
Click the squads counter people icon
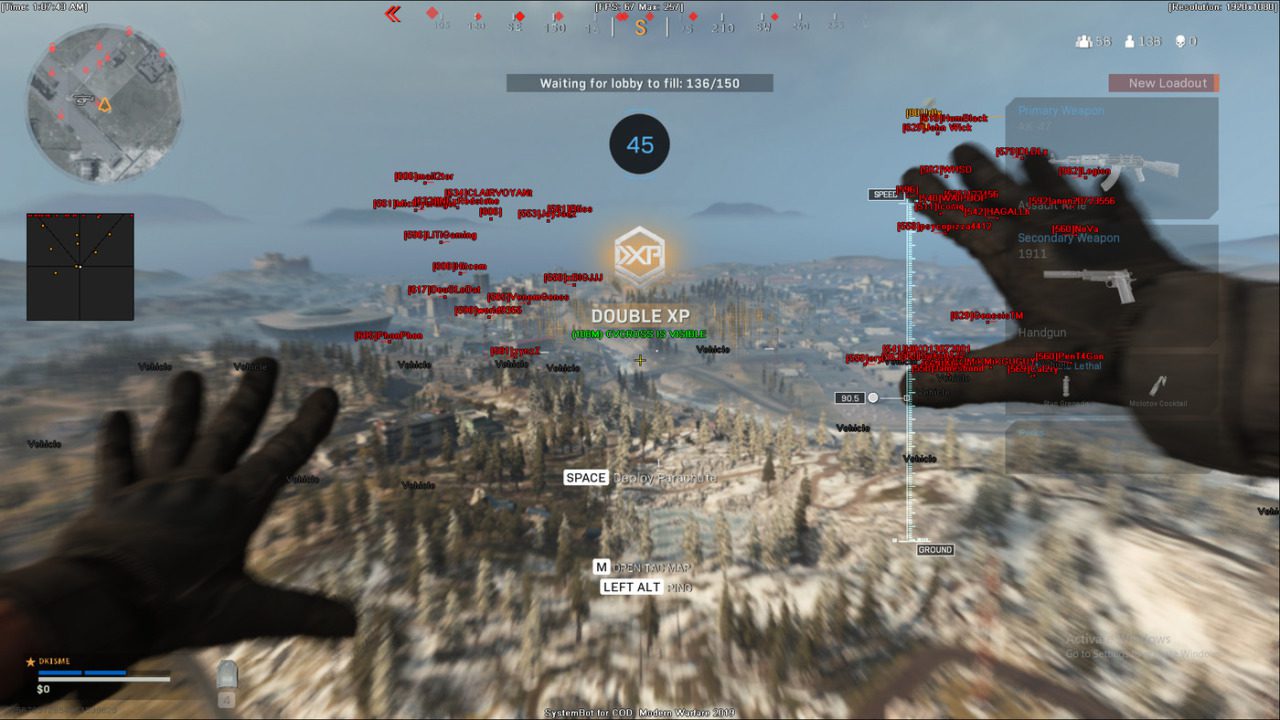(1085, 40)
